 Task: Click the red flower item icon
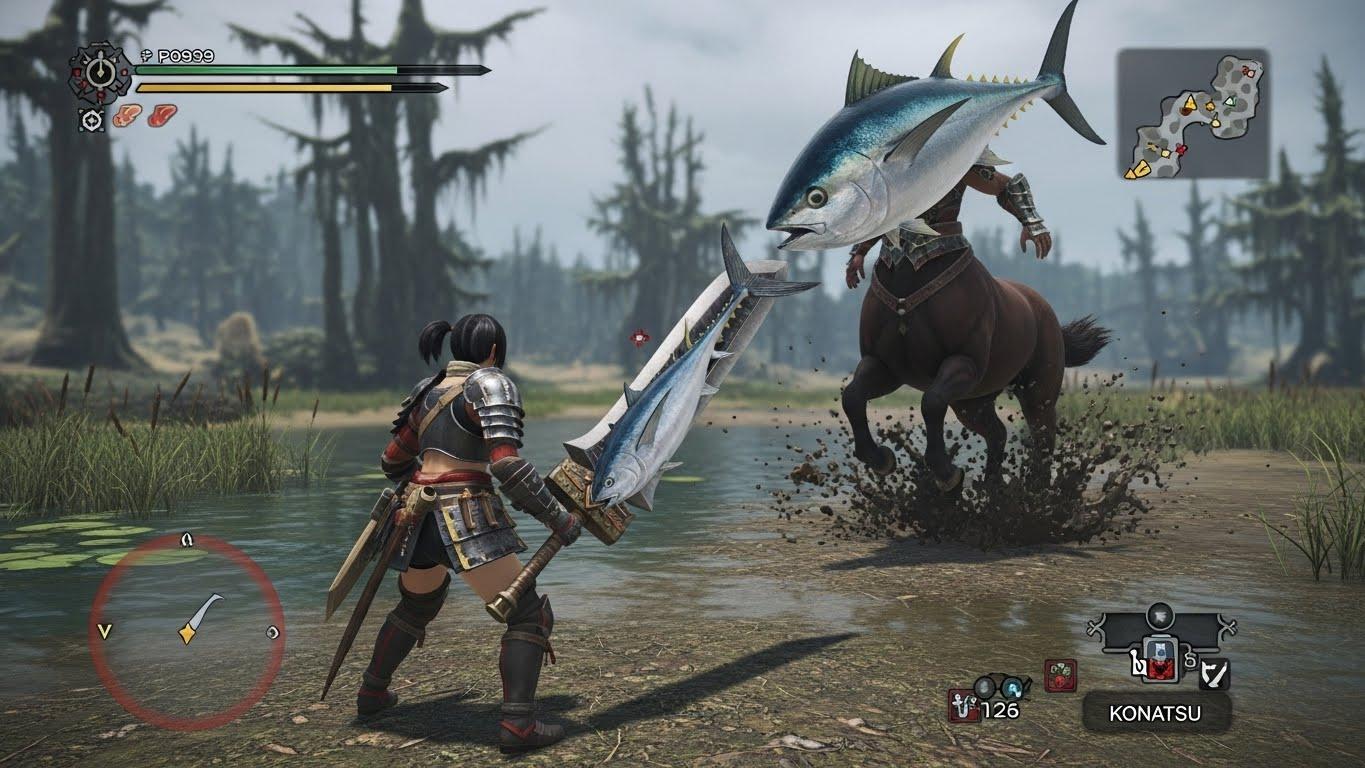coord(1060,676)
